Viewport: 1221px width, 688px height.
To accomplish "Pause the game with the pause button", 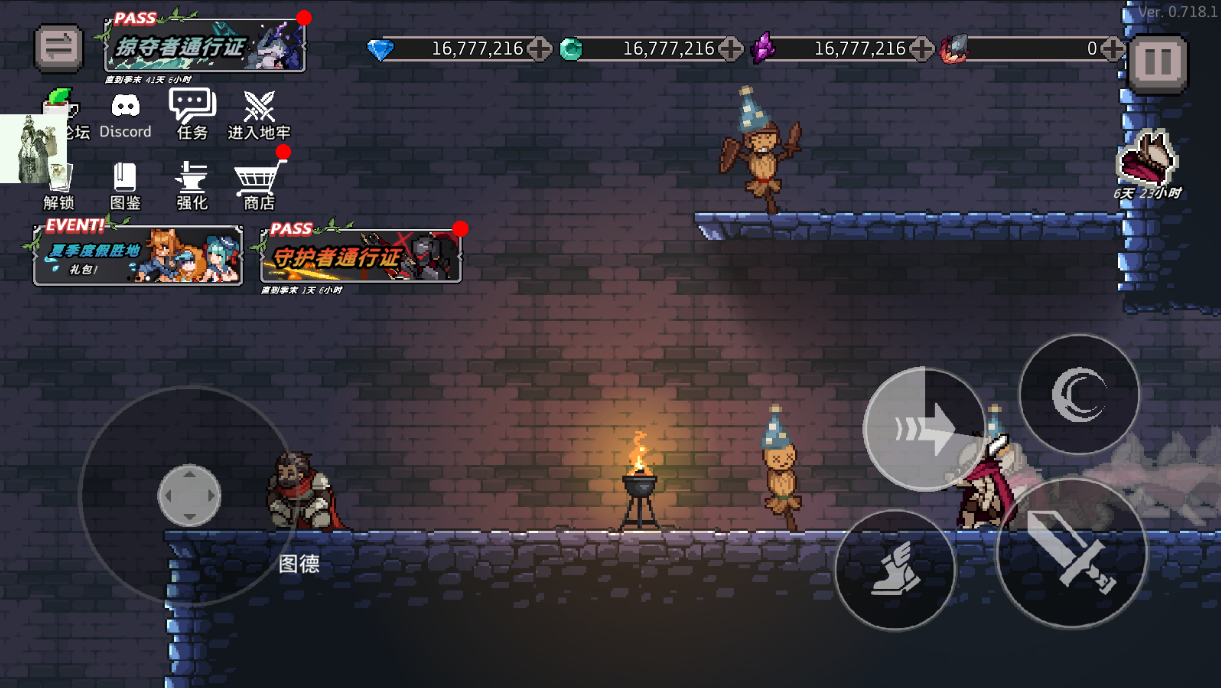I will click(x=1158, y=63).
